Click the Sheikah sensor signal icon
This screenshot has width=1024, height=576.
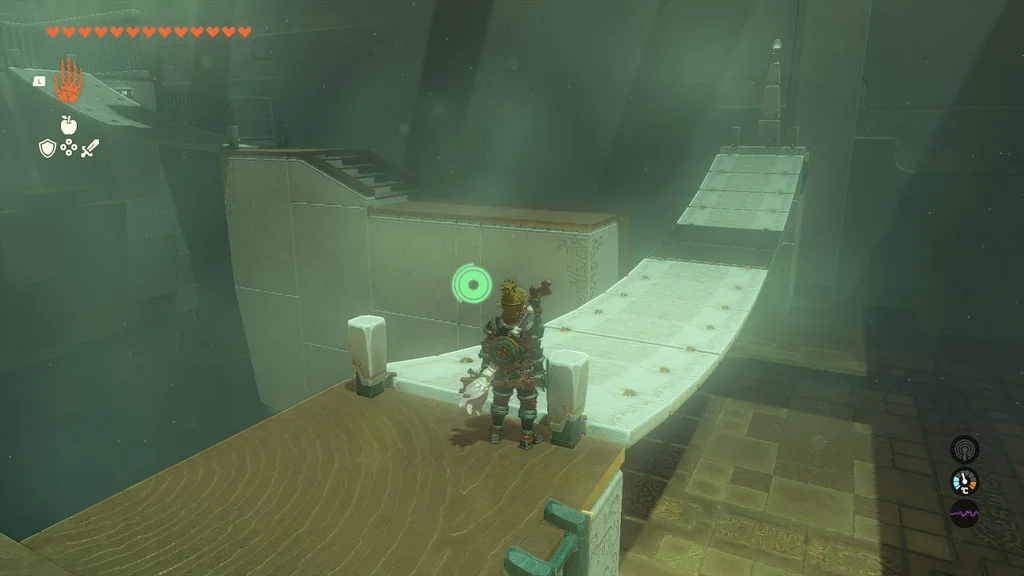[964, 449]
